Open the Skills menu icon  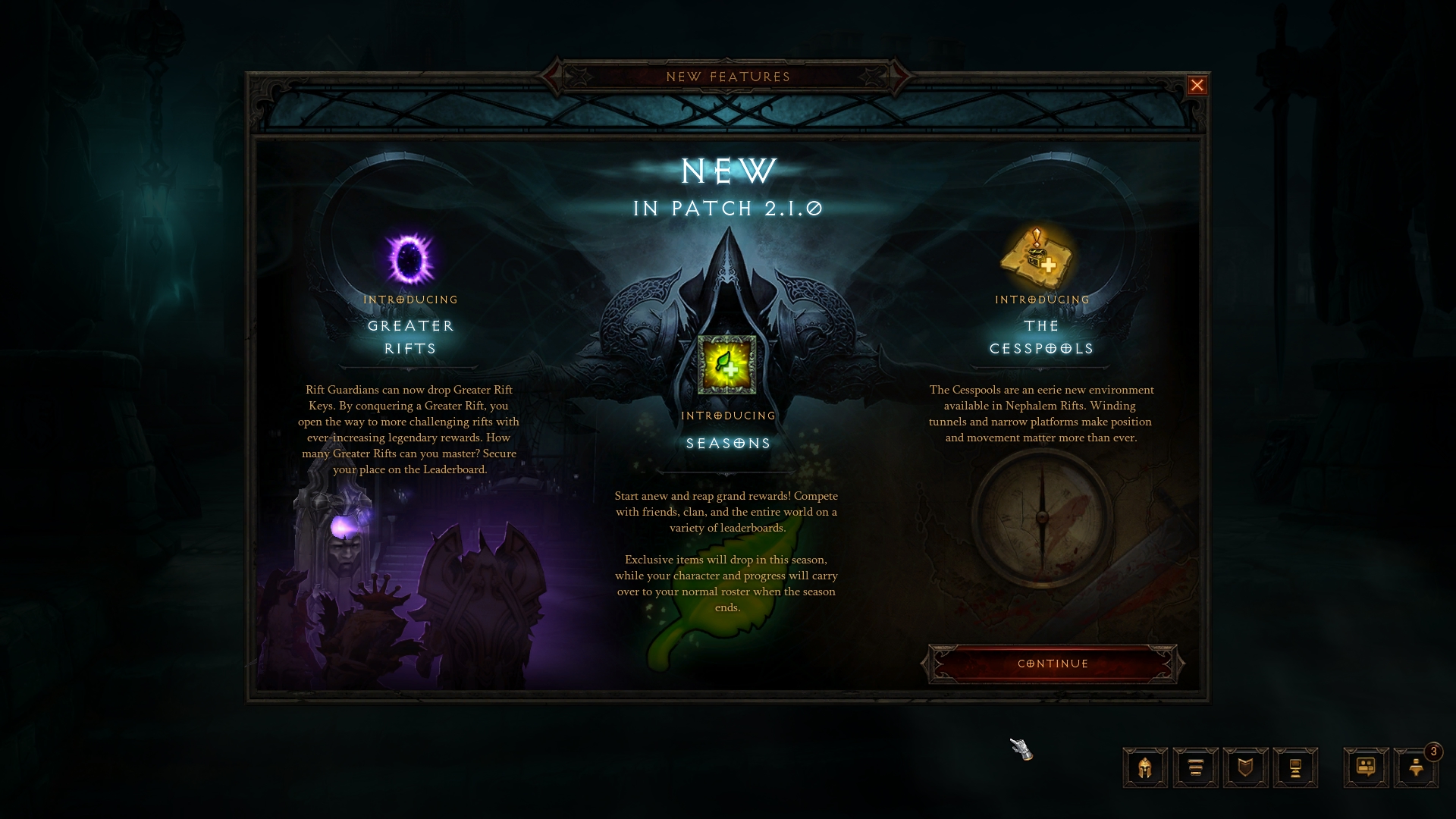pyautogui.click(x=1194, y=767)
